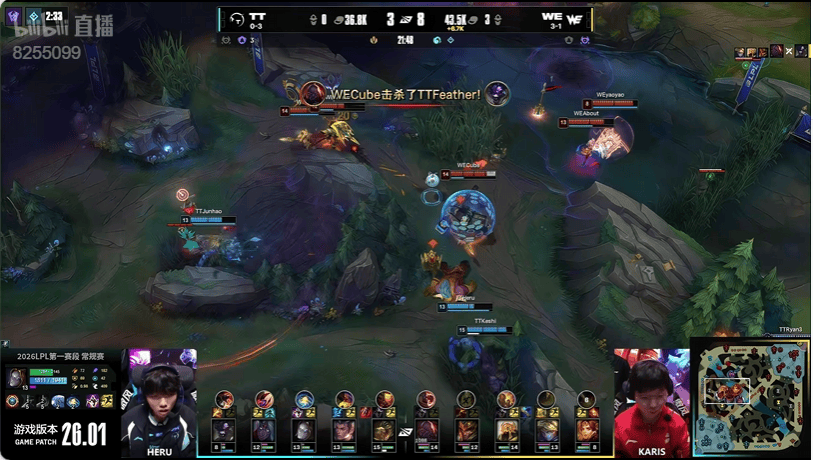
Task: Click the minimap in the corner
Action: coord(751,396)
